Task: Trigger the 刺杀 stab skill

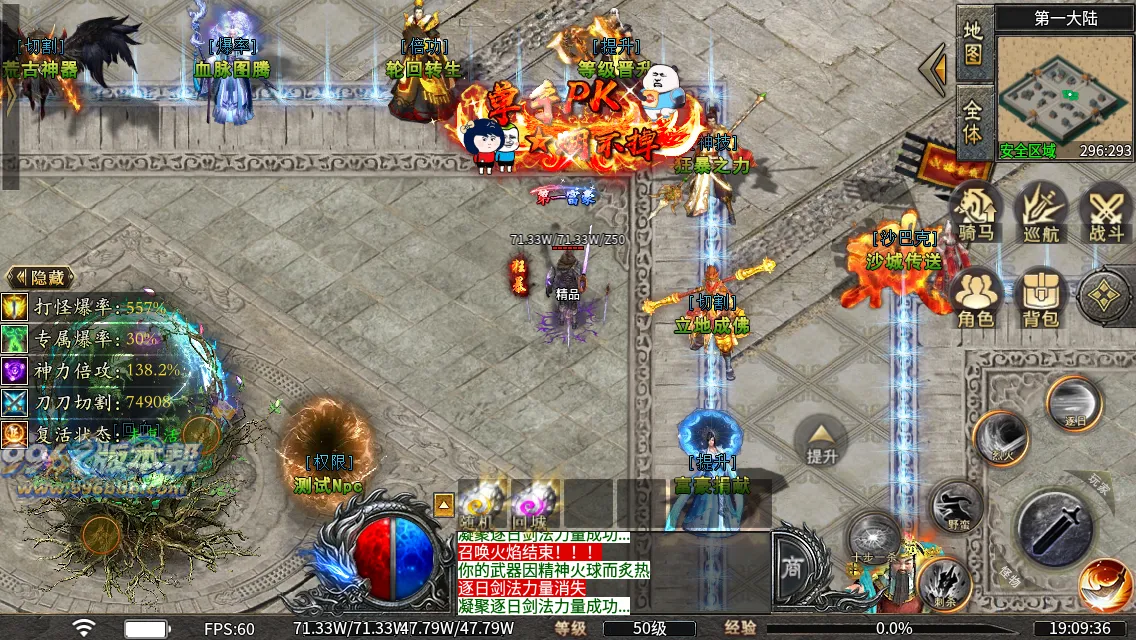Action: coord(944,583)
